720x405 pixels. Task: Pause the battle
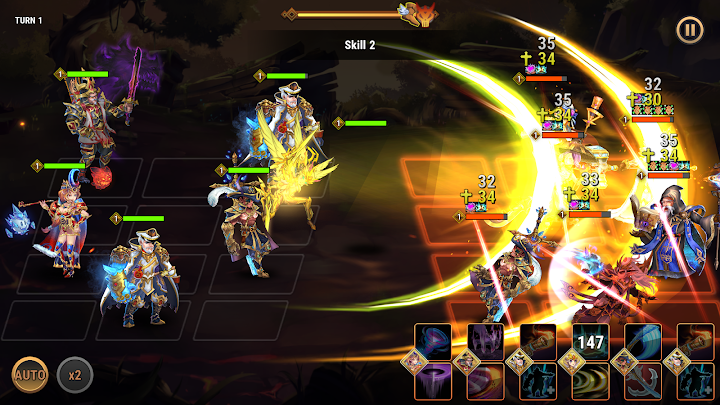pos(690,30)
